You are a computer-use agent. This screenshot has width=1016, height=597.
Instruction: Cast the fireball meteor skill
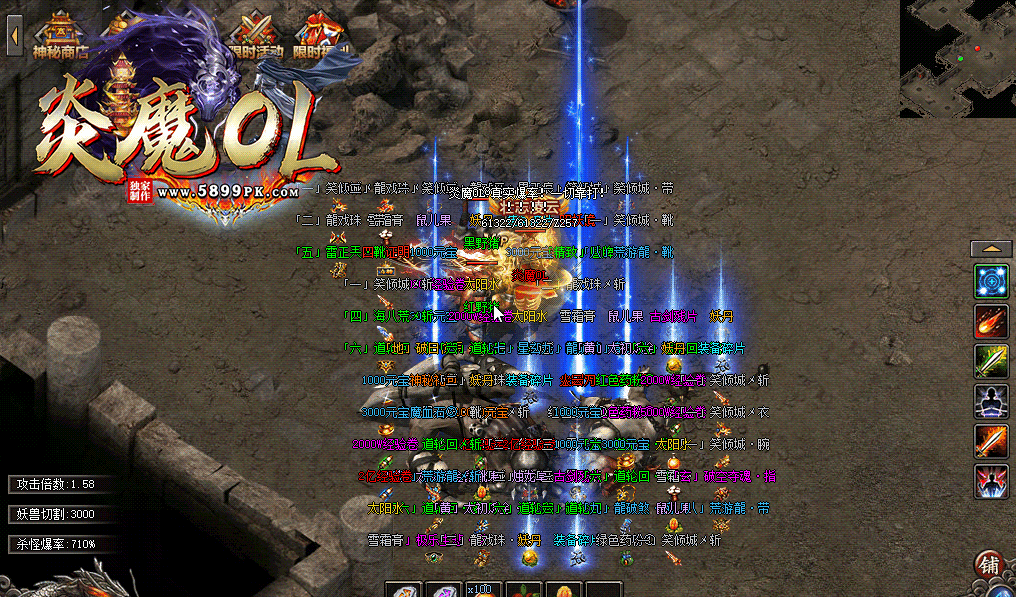click(992, 321)
